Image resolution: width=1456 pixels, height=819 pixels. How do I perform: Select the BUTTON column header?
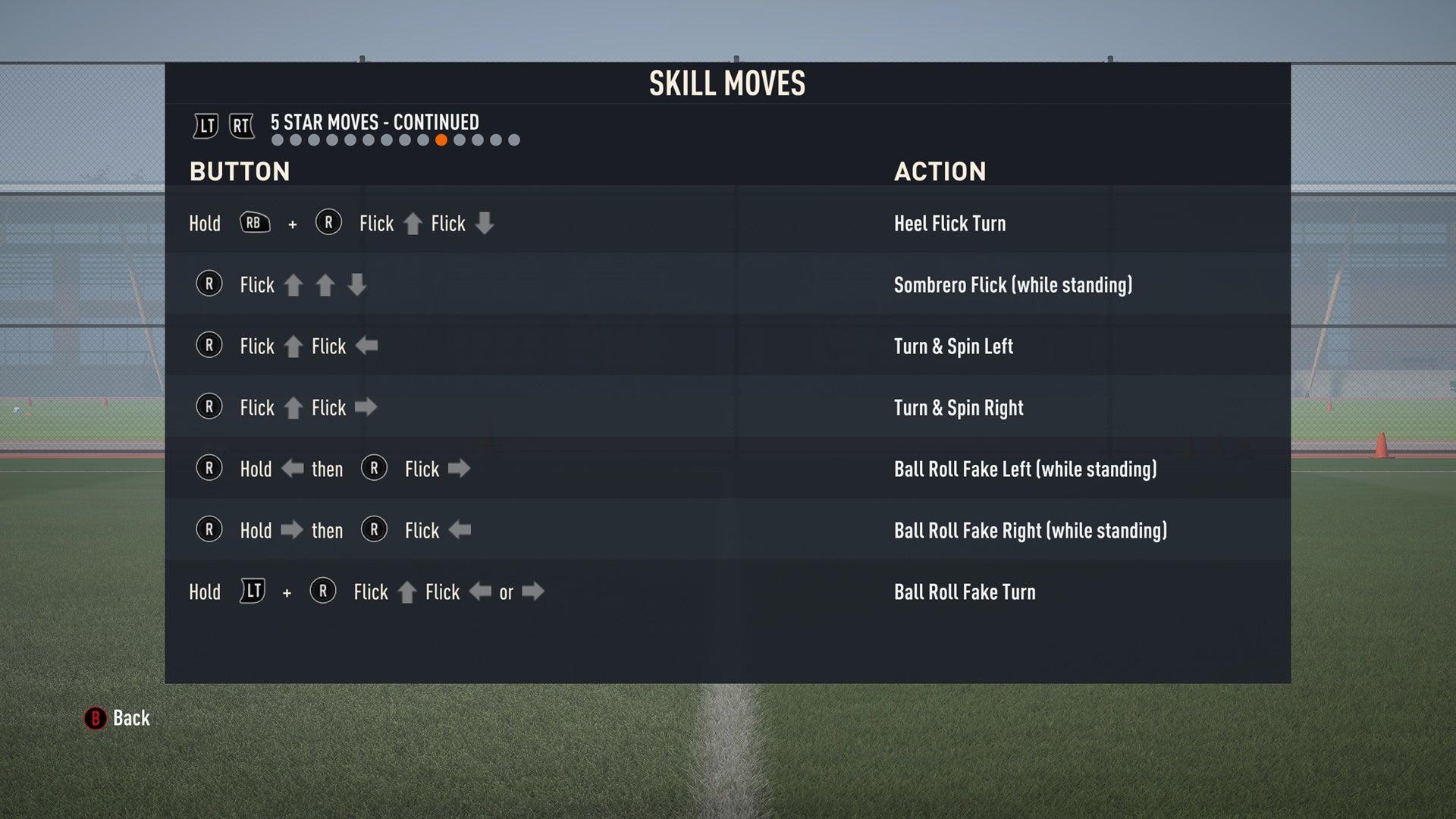pyautogui.click(x=239, y=171)
